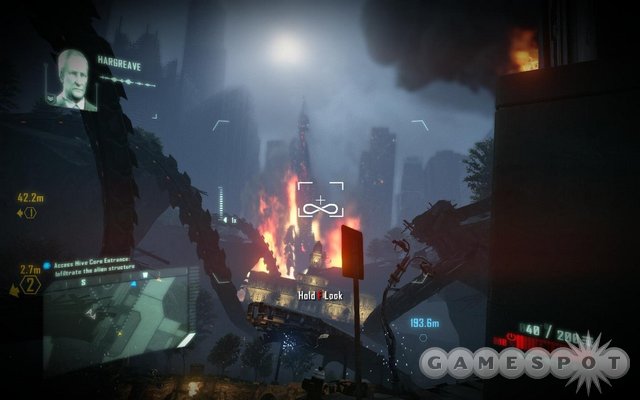Select the objective marker numbered 2
The height and width of the screenshot is (400, 640).
(x=32, y=287)
